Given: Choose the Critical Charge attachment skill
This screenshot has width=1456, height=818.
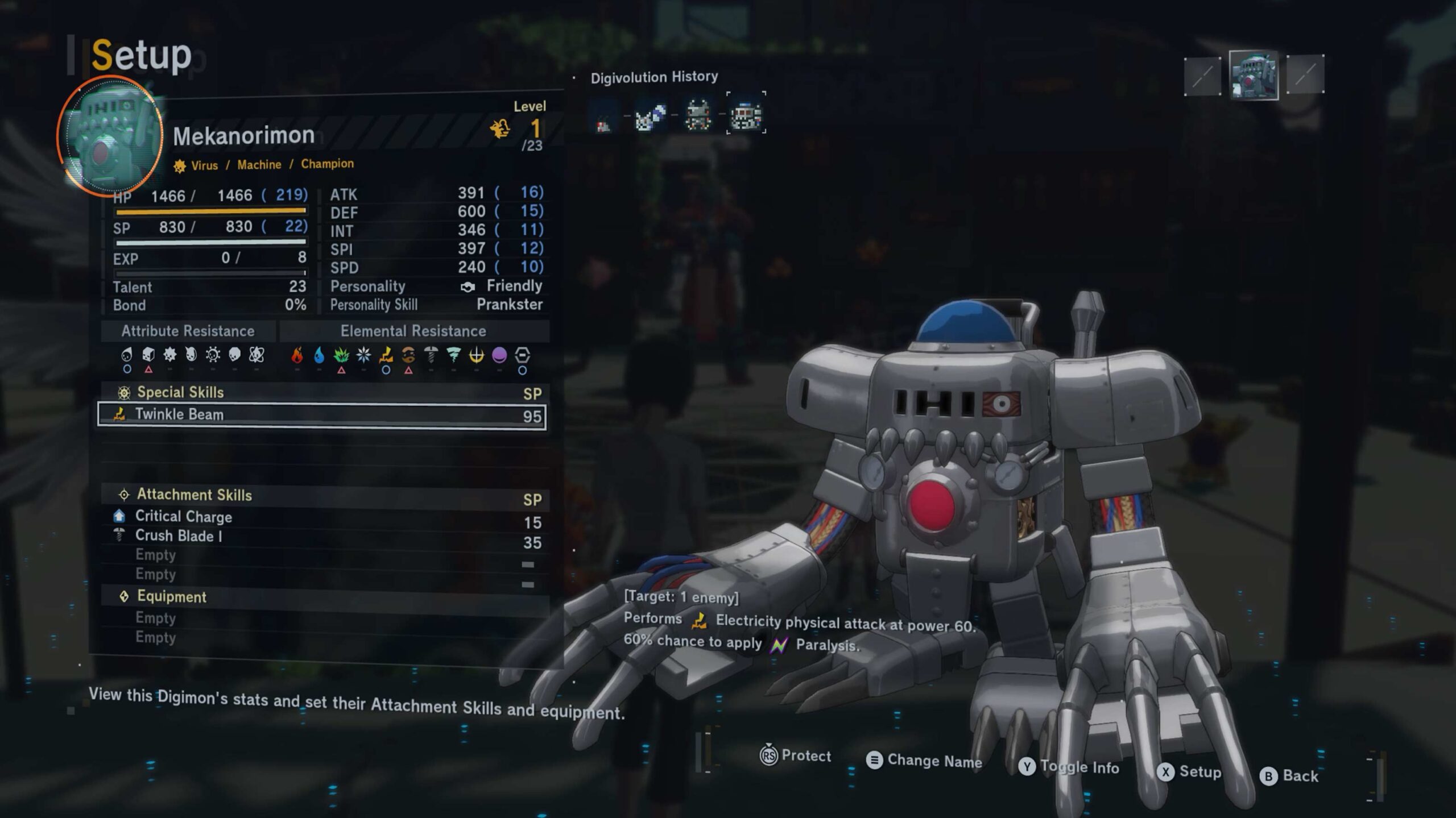Looking at the screenshot, I should (183, 517).
